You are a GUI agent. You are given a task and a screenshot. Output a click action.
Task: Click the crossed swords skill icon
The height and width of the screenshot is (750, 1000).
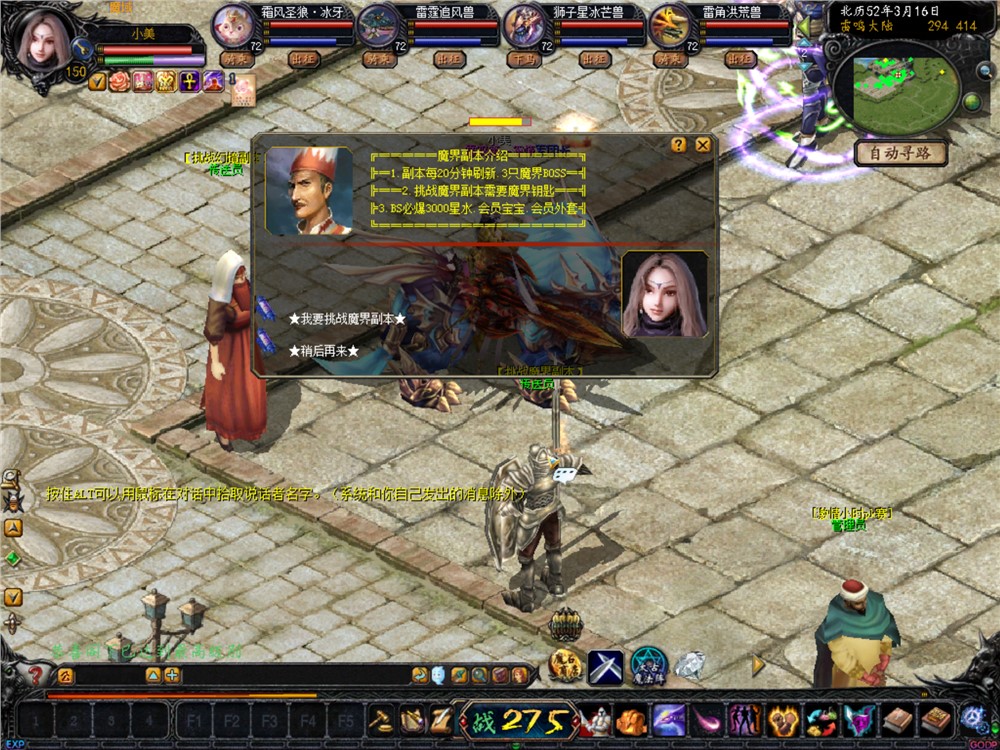tap(605, 667)
